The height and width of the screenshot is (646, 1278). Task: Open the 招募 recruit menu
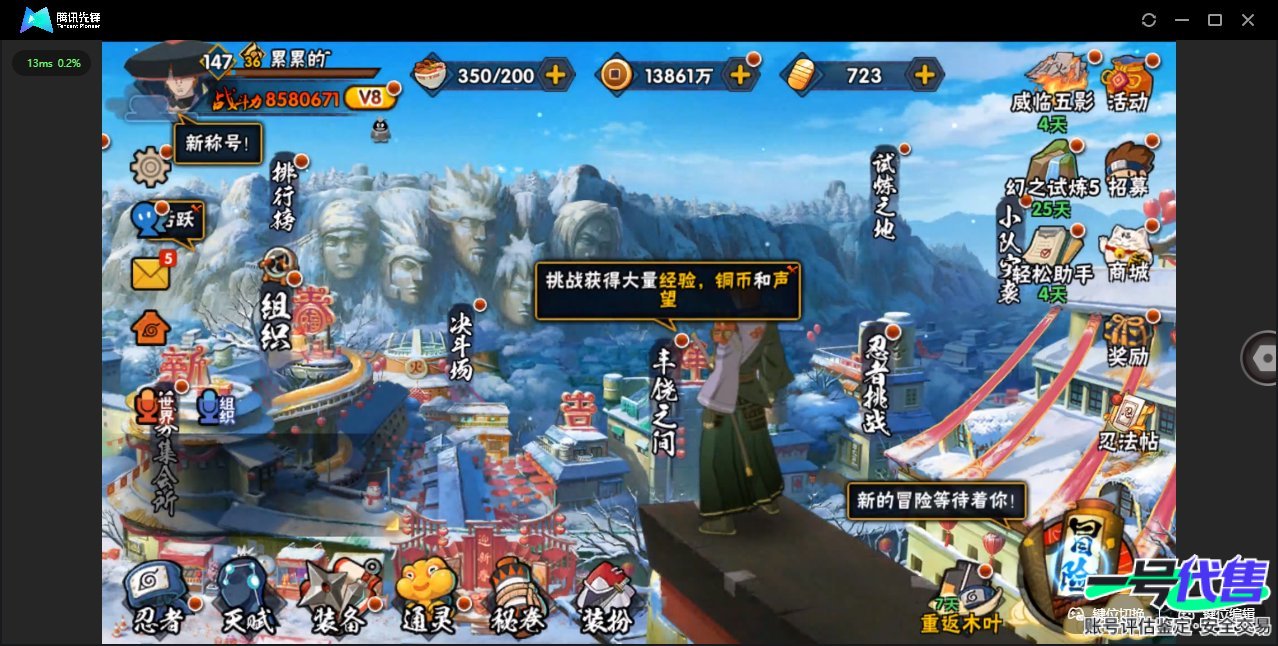click(1127, 171)
